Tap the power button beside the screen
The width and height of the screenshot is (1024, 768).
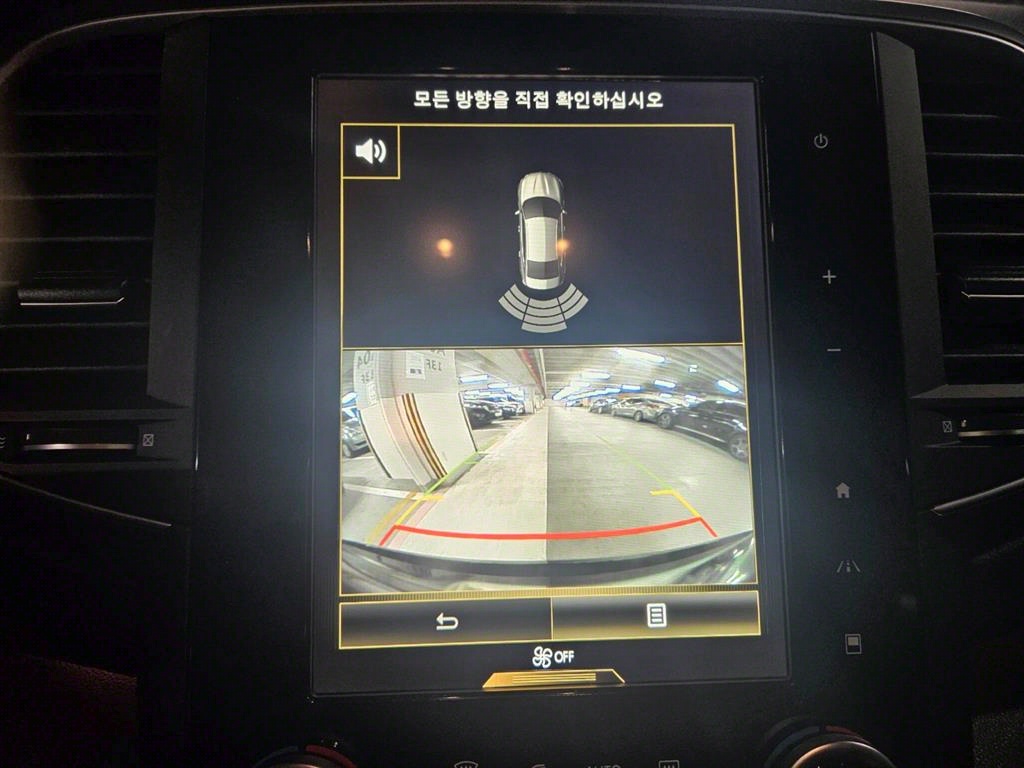[821, 141]
